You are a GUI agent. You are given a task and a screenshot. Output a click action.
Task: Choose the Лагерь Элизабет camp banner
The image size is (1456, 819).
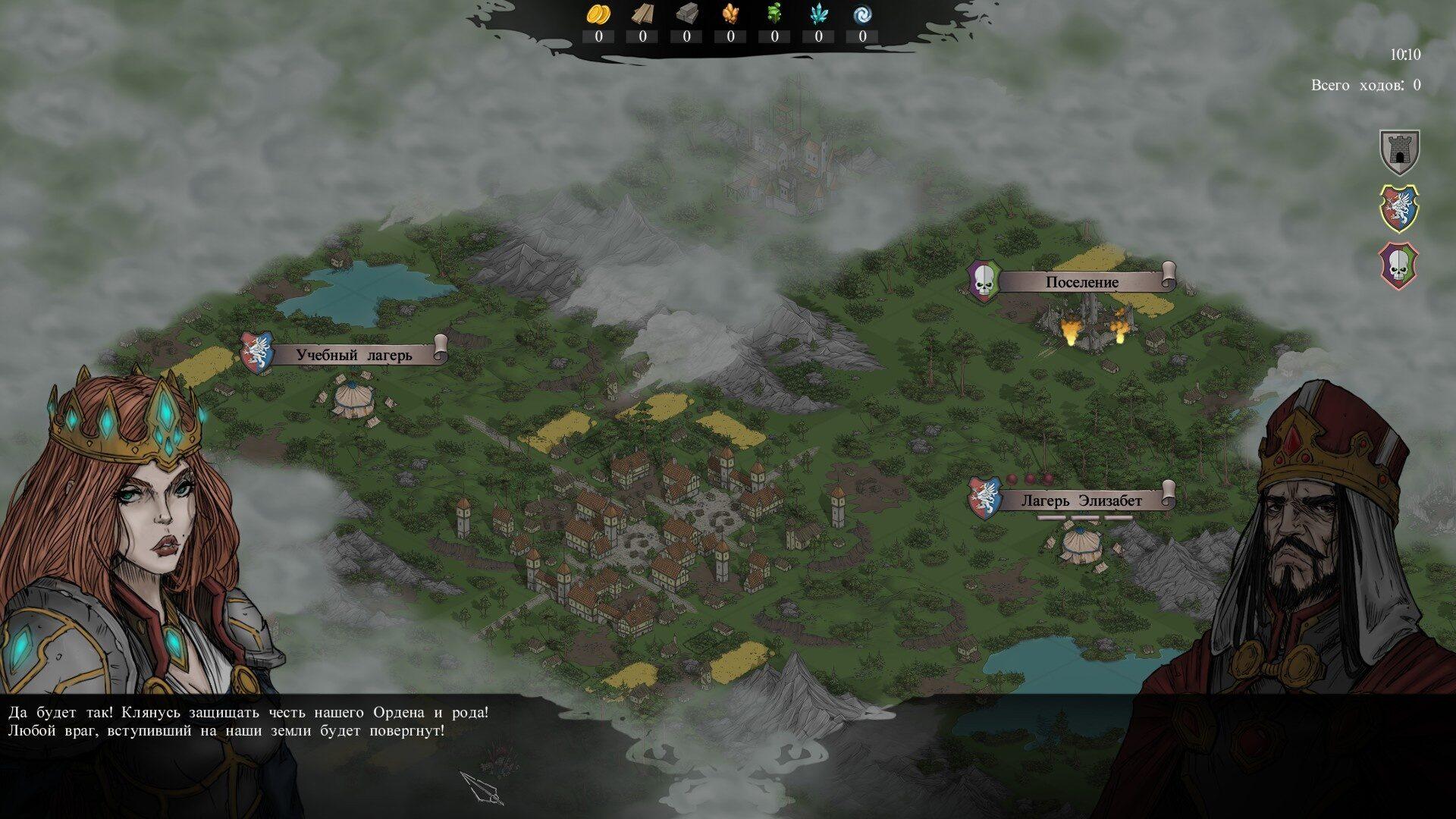pos(1081,500)
